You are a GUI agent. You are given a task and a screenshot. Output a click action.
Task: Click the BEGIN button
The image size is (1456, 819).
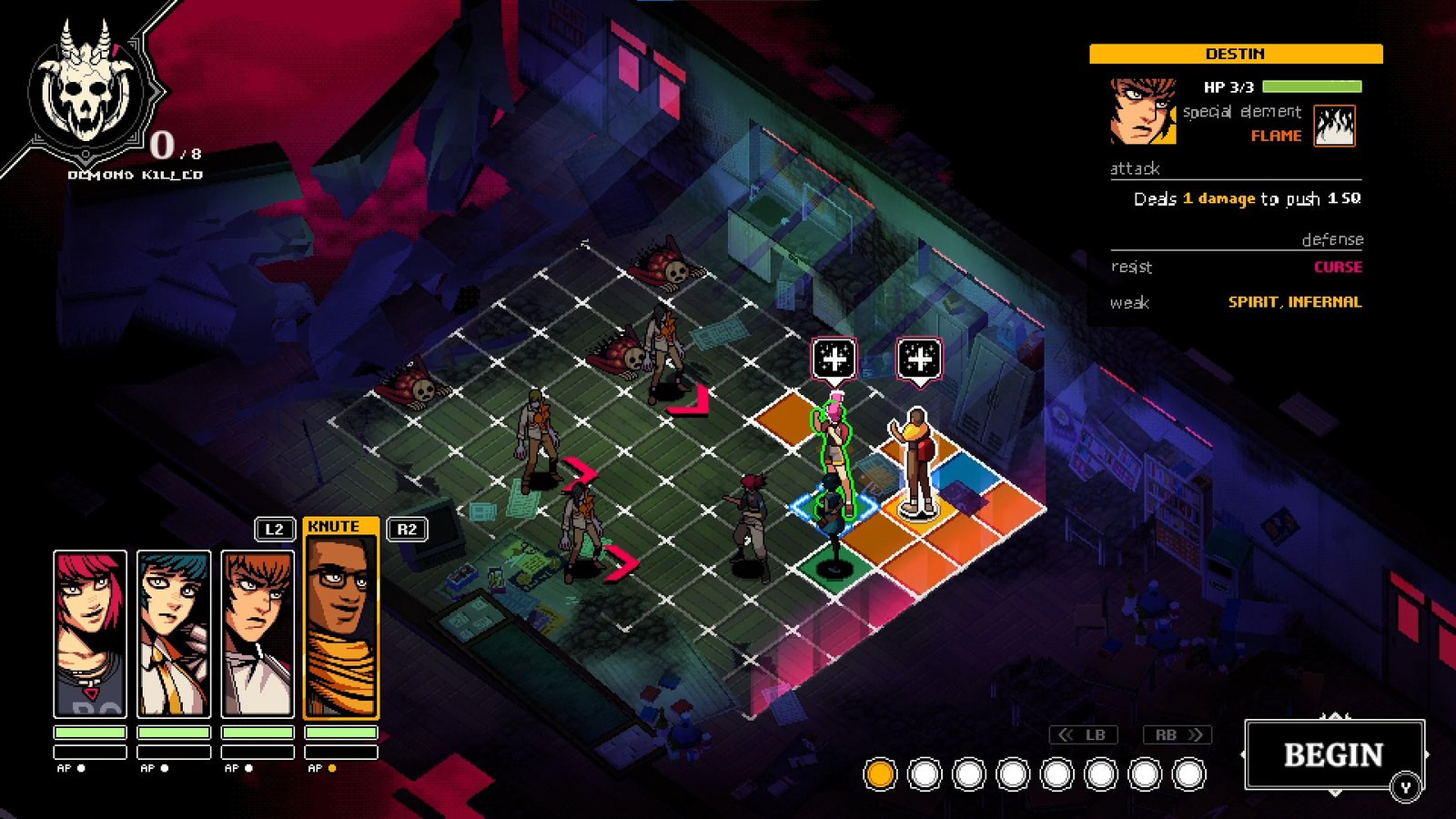(x=1332, y=754)
